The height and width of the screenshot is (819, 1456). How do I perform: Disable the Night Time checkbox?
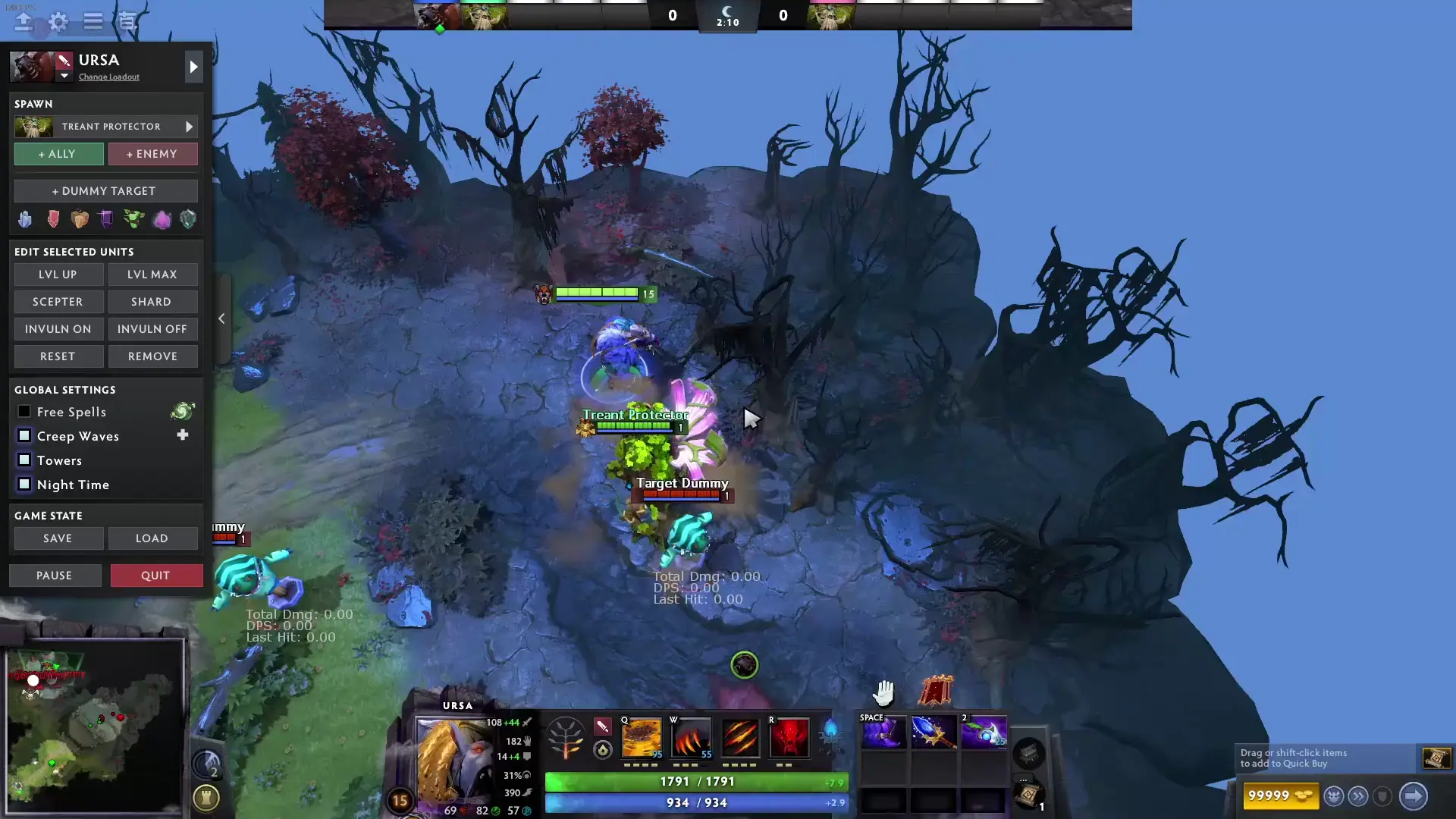click(x=24, y=484)
